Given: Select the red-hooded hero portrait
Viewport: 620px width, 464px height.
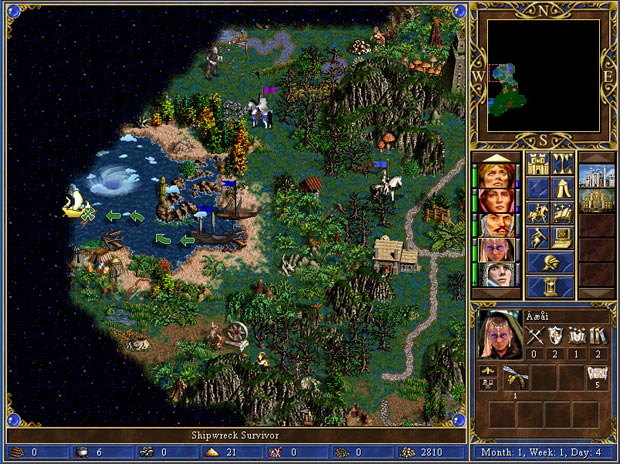Looking at the screenshot, I should [x=494, y=199].
